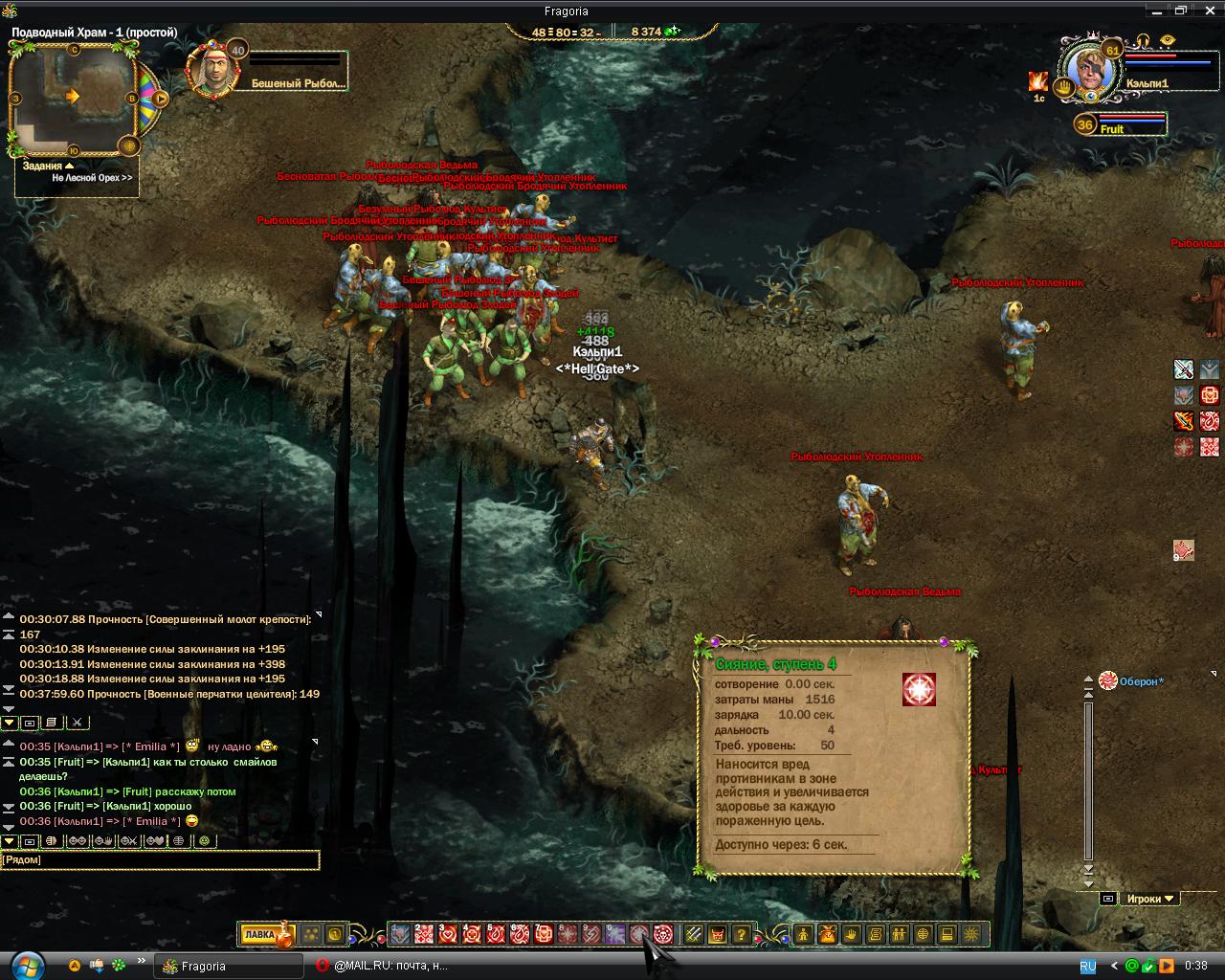Select the 'Не Лесной Орех' quest entry
The width and height of the screenshot is (1225, 980).
pyautogui.click(x=92, y=178)
